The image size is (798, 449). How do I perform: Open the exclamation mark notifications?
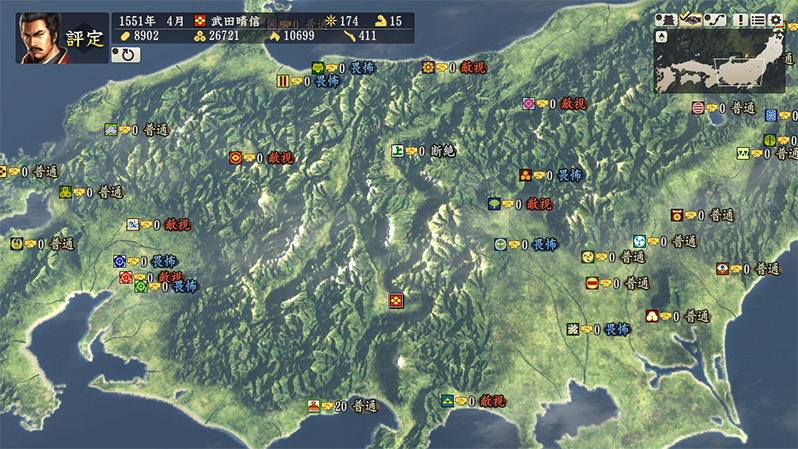740,20
